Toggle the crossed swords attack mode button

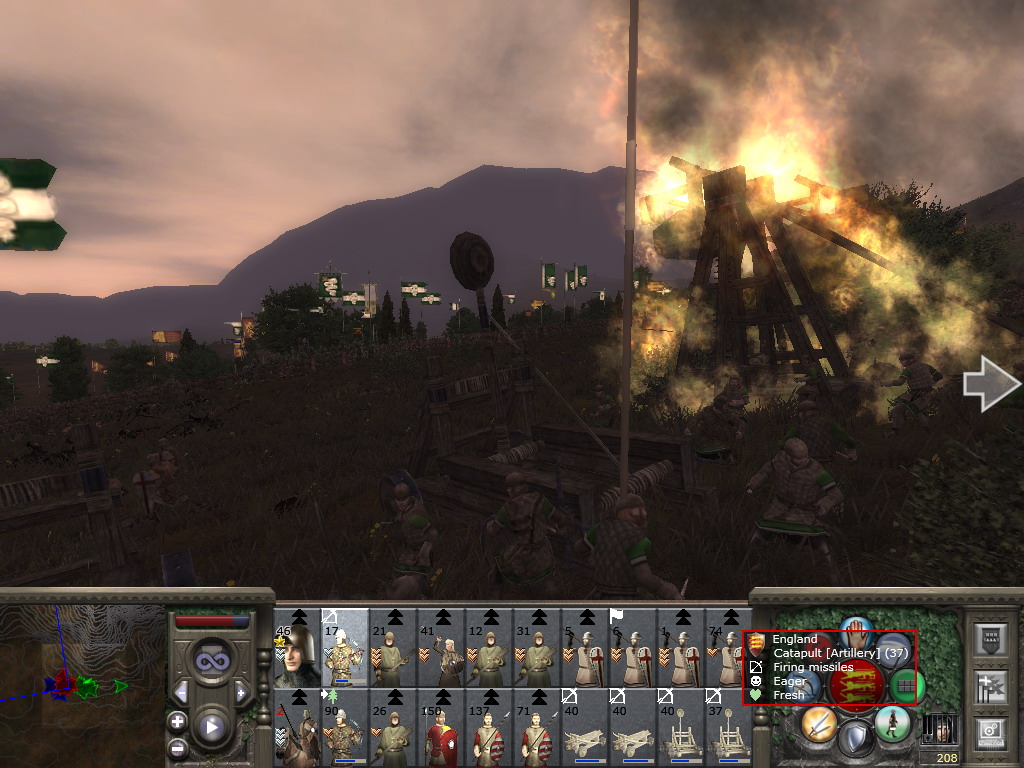pyautogui.click(x=818, y=722)
